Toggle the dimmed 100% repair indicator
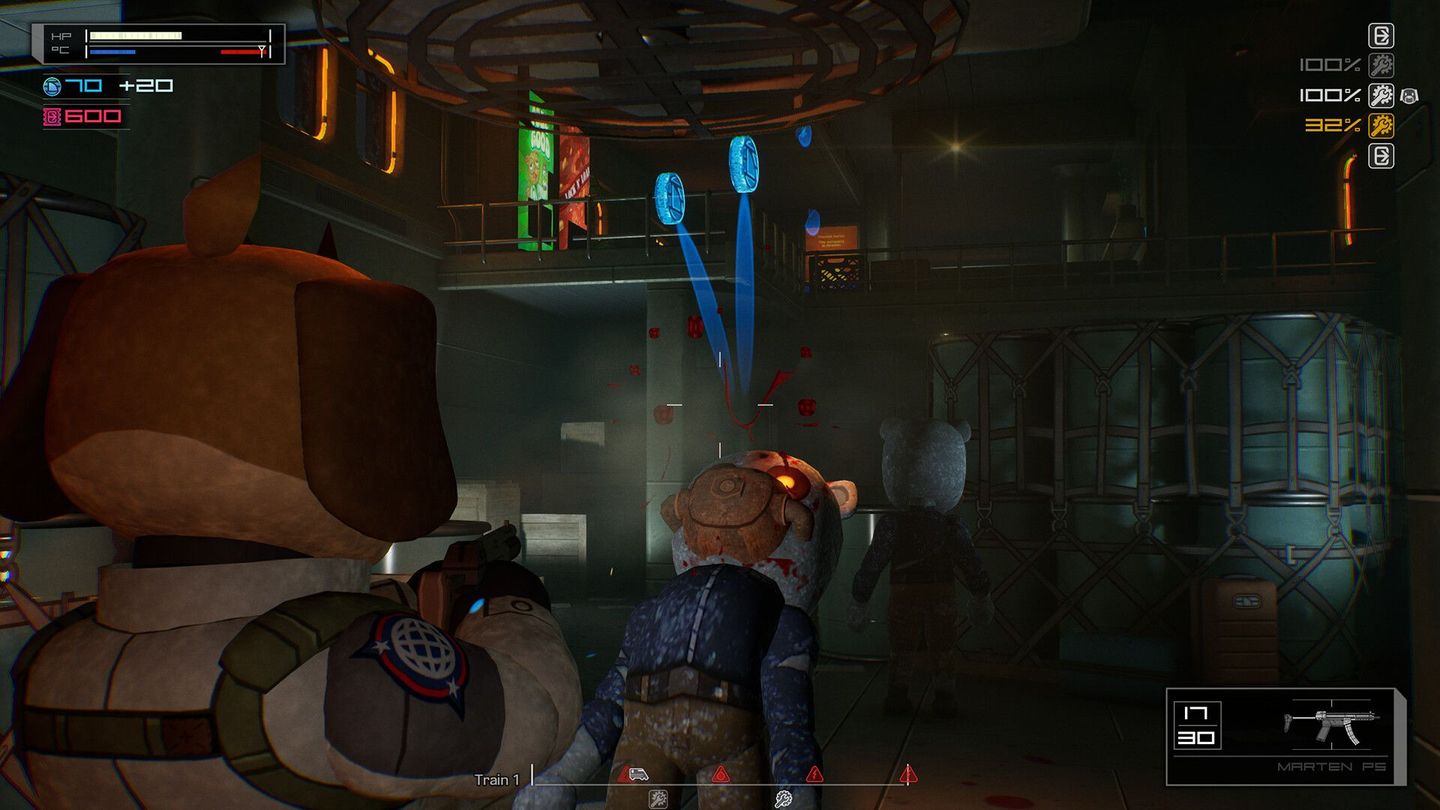This screenshot has height=810, width=1440. pyautogui.click(x=1381, y=64)
